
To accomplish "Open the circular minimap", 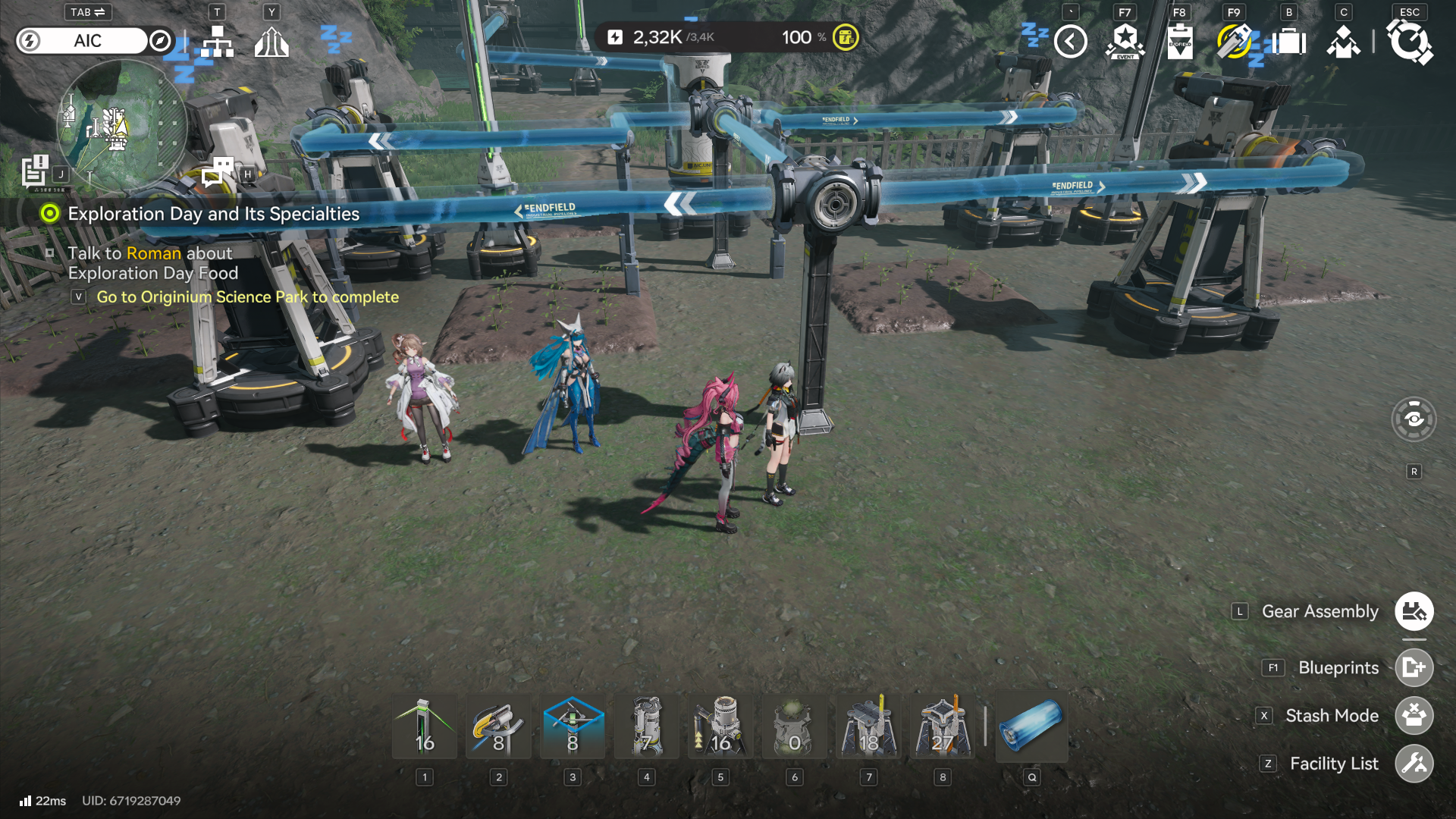I will click(x=121, y=125).
